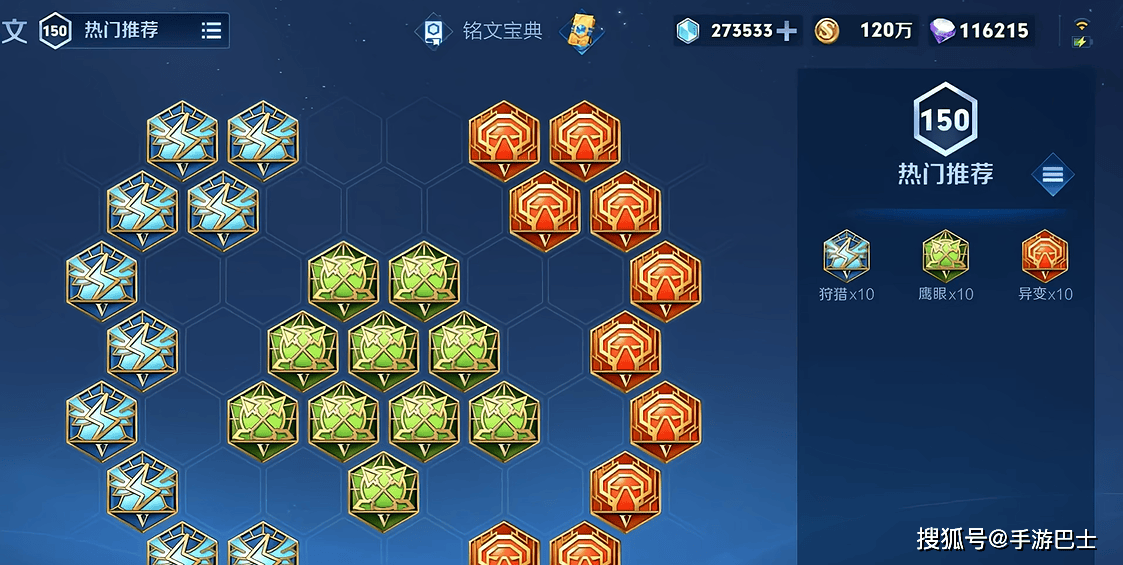The image size is (1123, 565).
Task: Open the 热门推荐 preset list at top-left
Action: [x=211, y=31]
